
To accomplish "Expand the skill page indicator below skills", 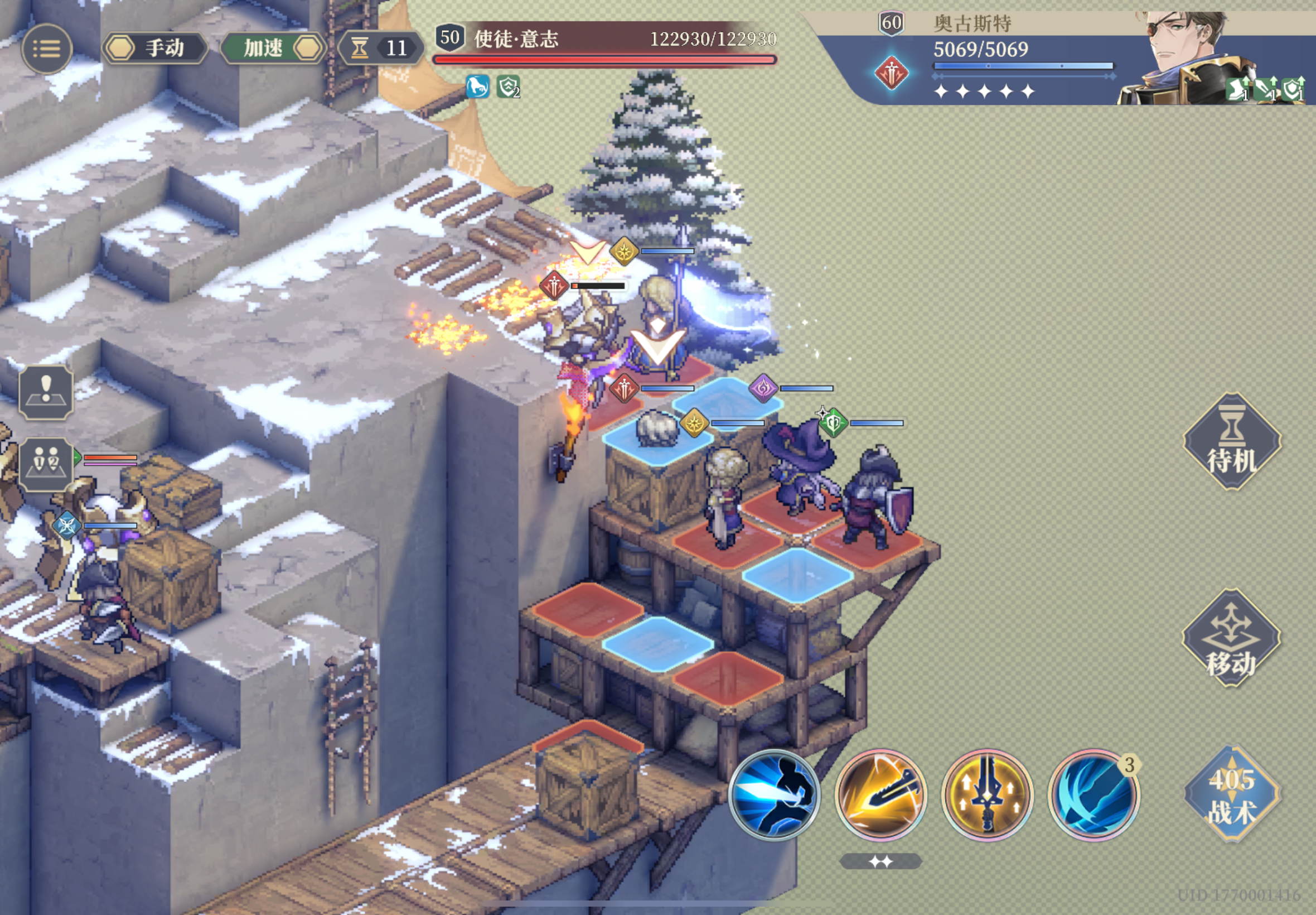I will point(880,861).
